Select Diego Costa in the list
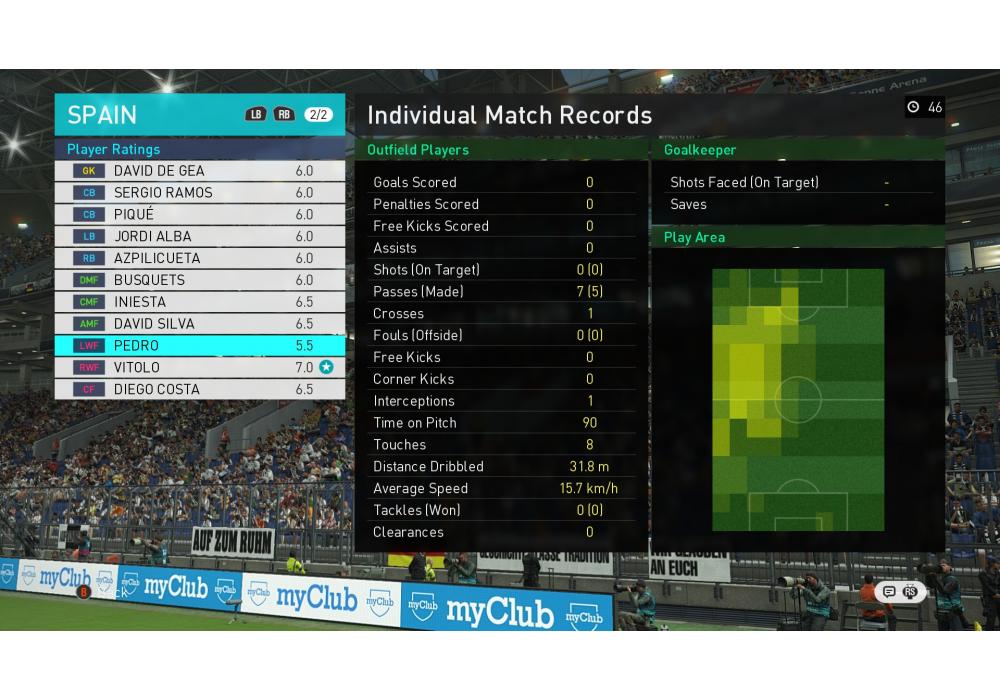This screenshot has height=700, width=1000. 200,390
